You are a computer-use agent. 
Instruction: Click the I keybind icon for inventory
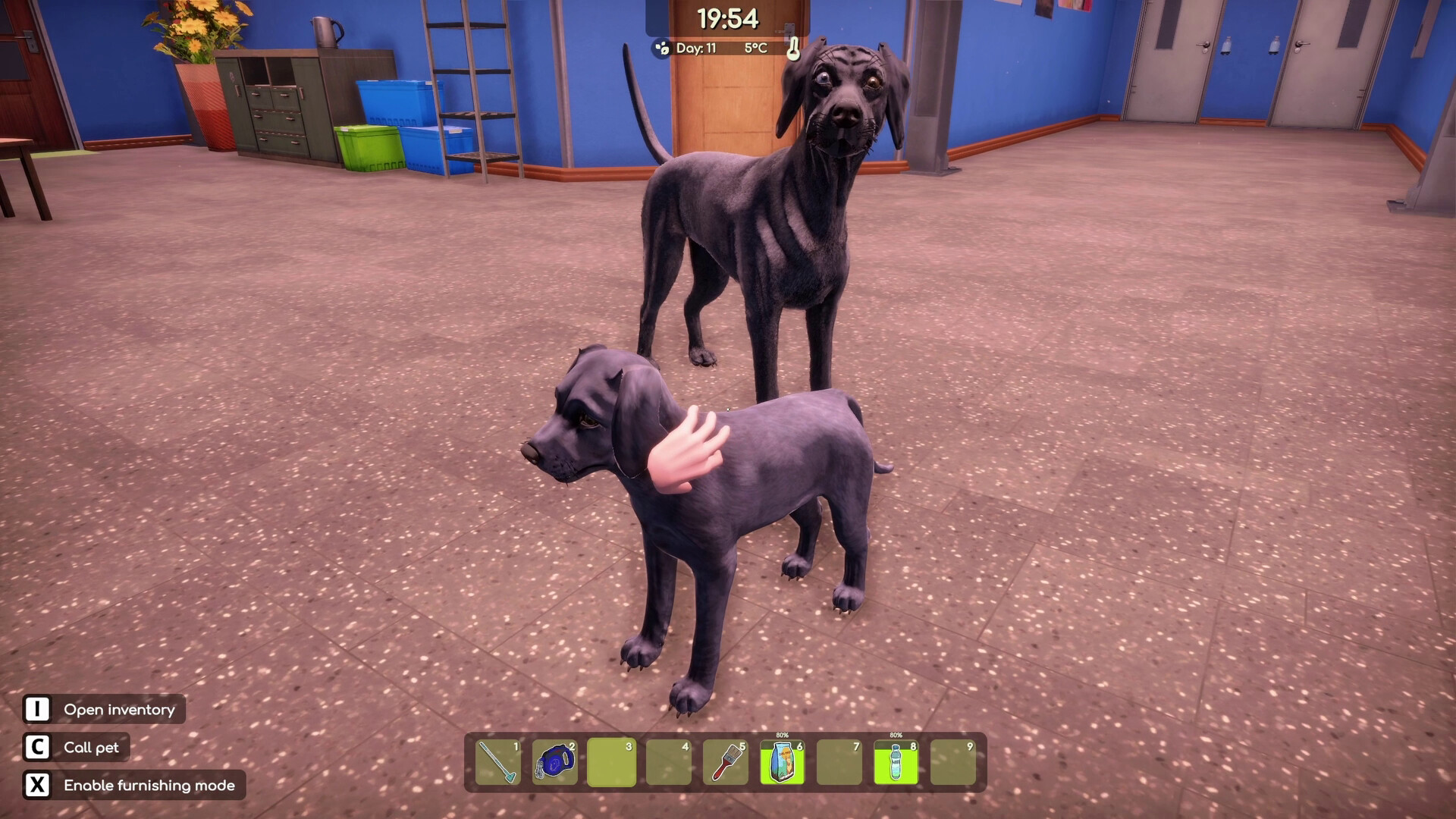(x=36, y=709)
